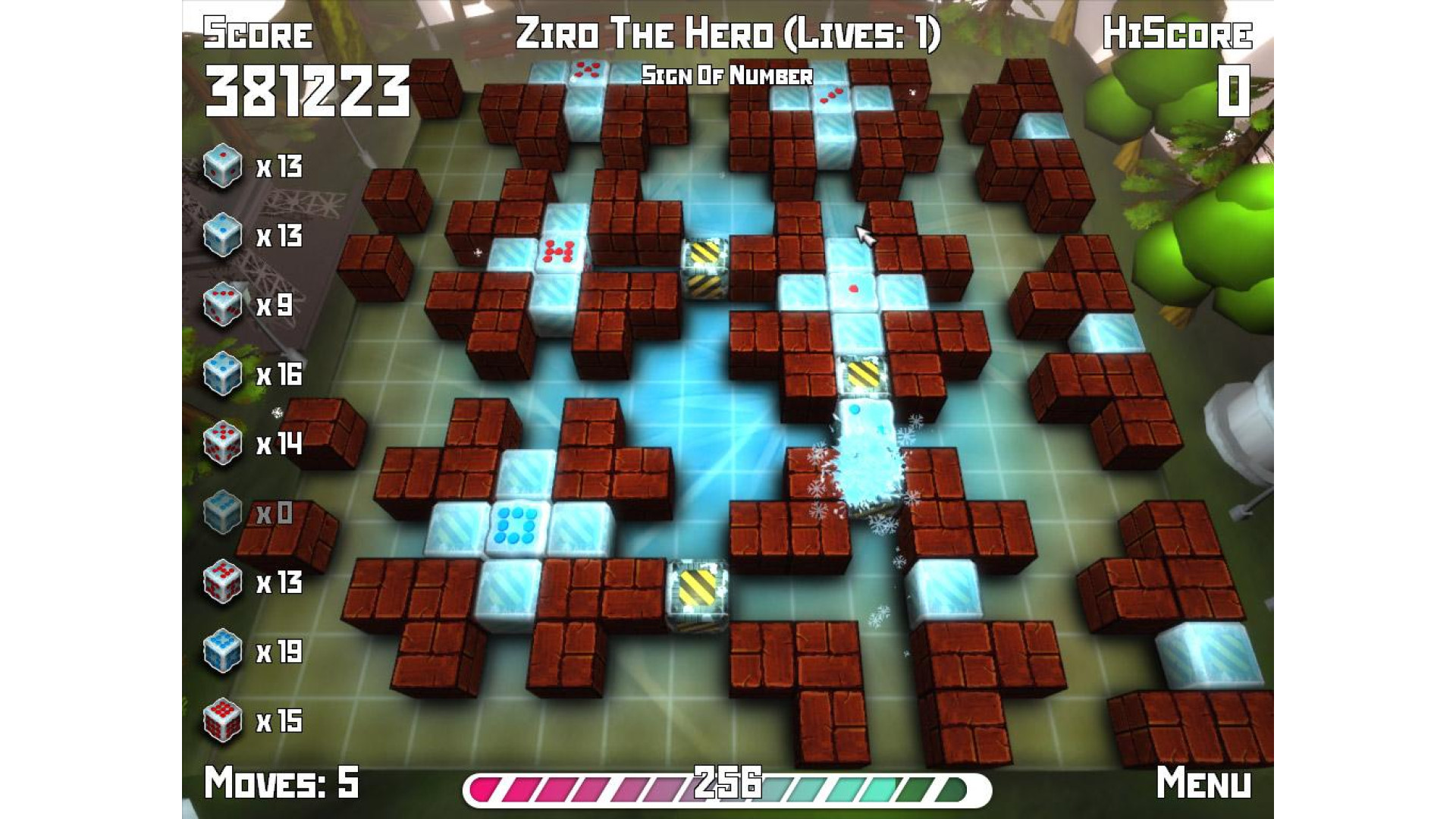Click the greyed-out blue die with x0 count

click(222, 513)
